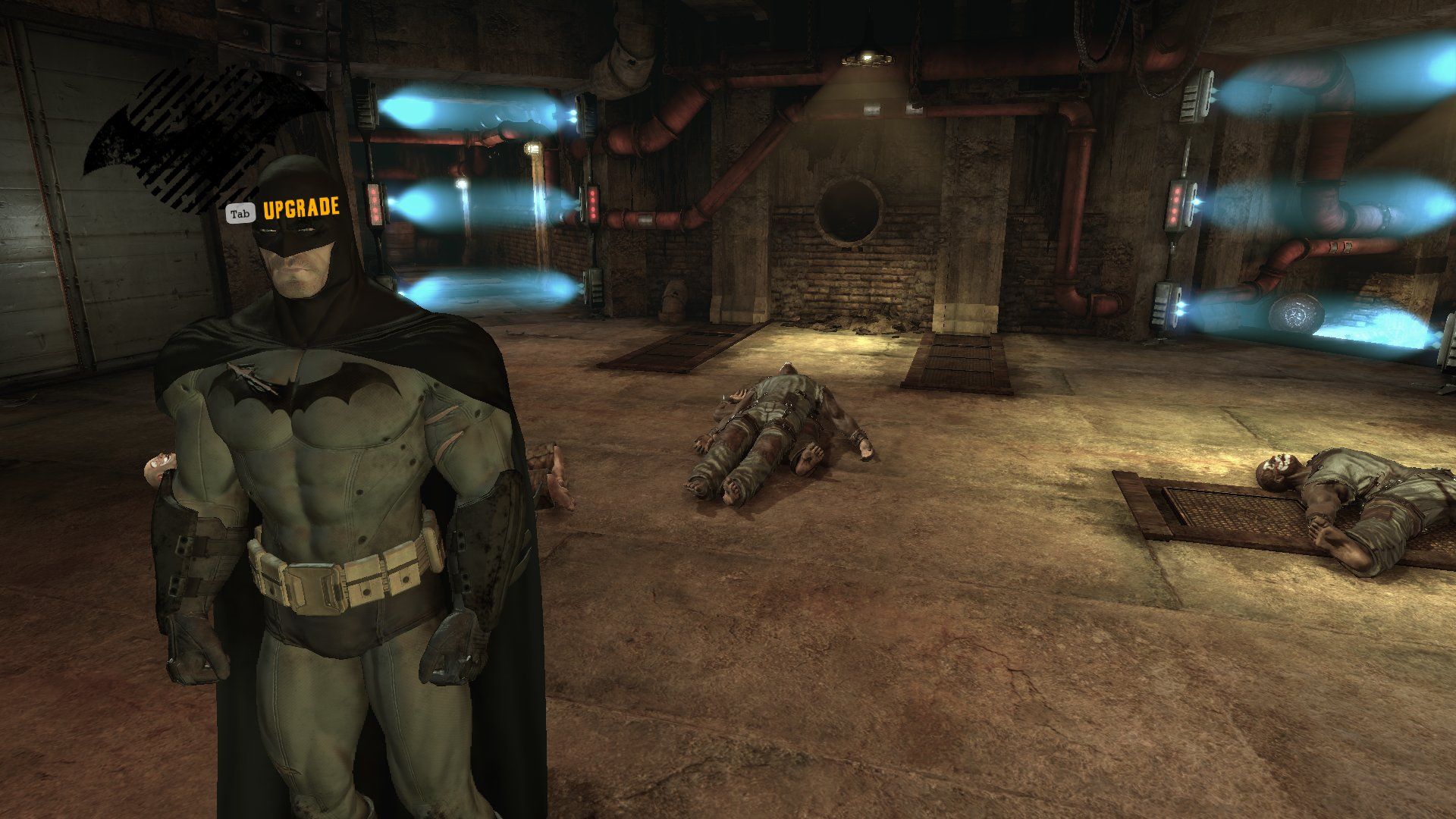Open the orange UPGRADE prompt
This screenshot has width=1456, height=819.
click(300, 209)
